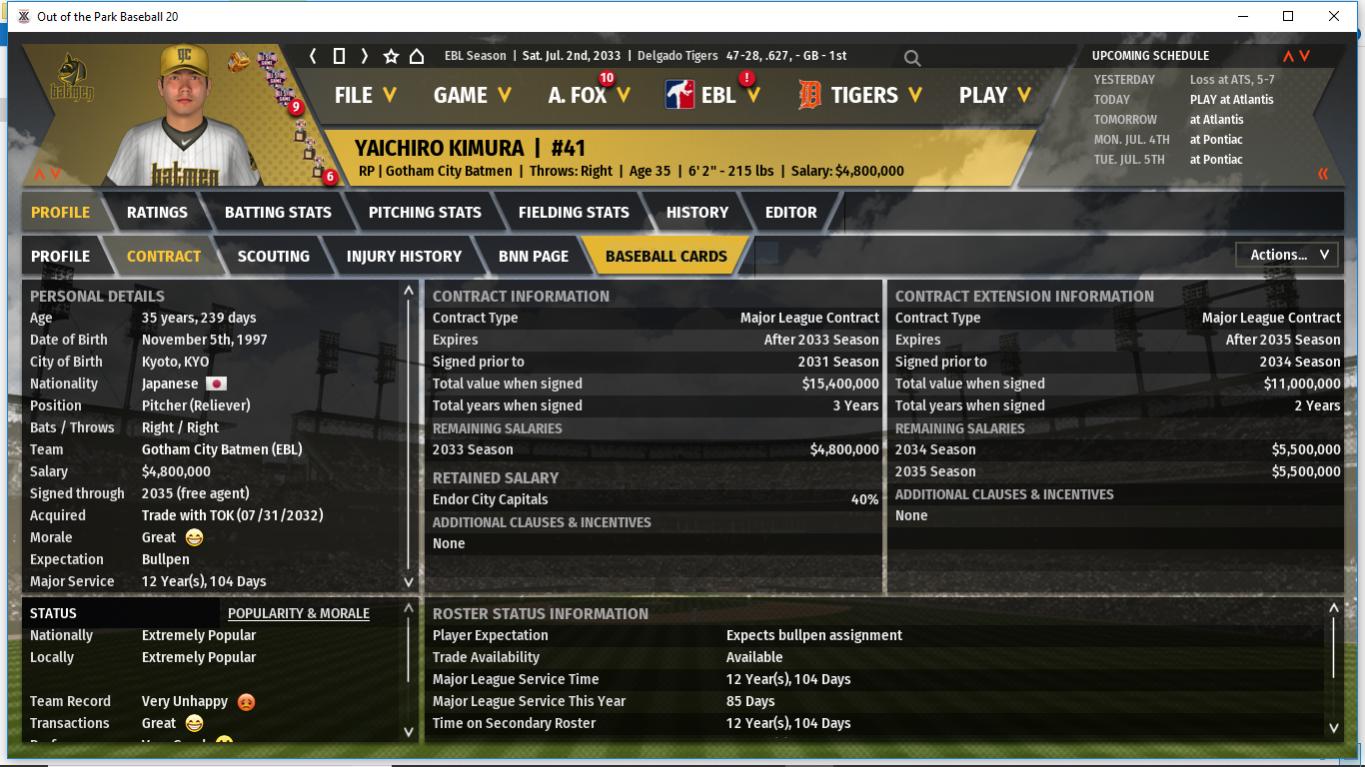The image size is (1365, 767).
Task: Switch to the BATTING STATS tab
Action: (x=278, y=212)
